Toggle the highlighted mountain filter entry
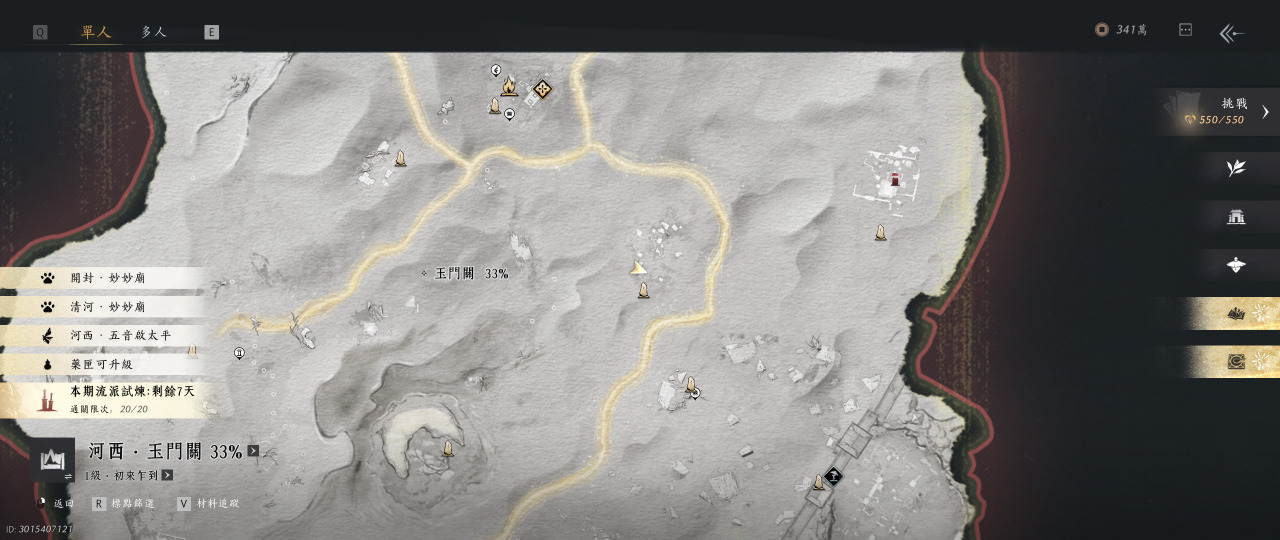 (1236, 314)
